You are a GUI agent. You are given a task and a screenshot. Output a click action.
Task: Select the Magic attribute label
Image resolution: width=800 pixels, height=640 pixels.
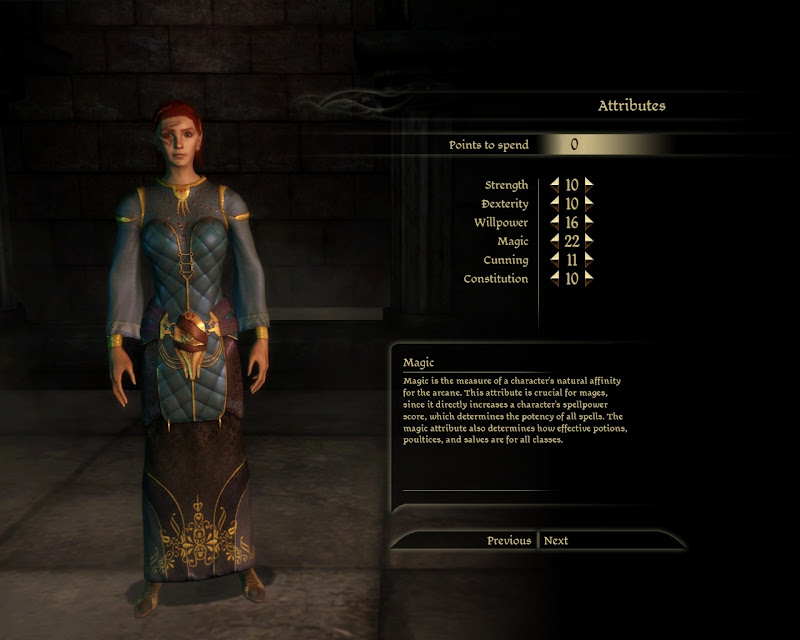point(512,241)
